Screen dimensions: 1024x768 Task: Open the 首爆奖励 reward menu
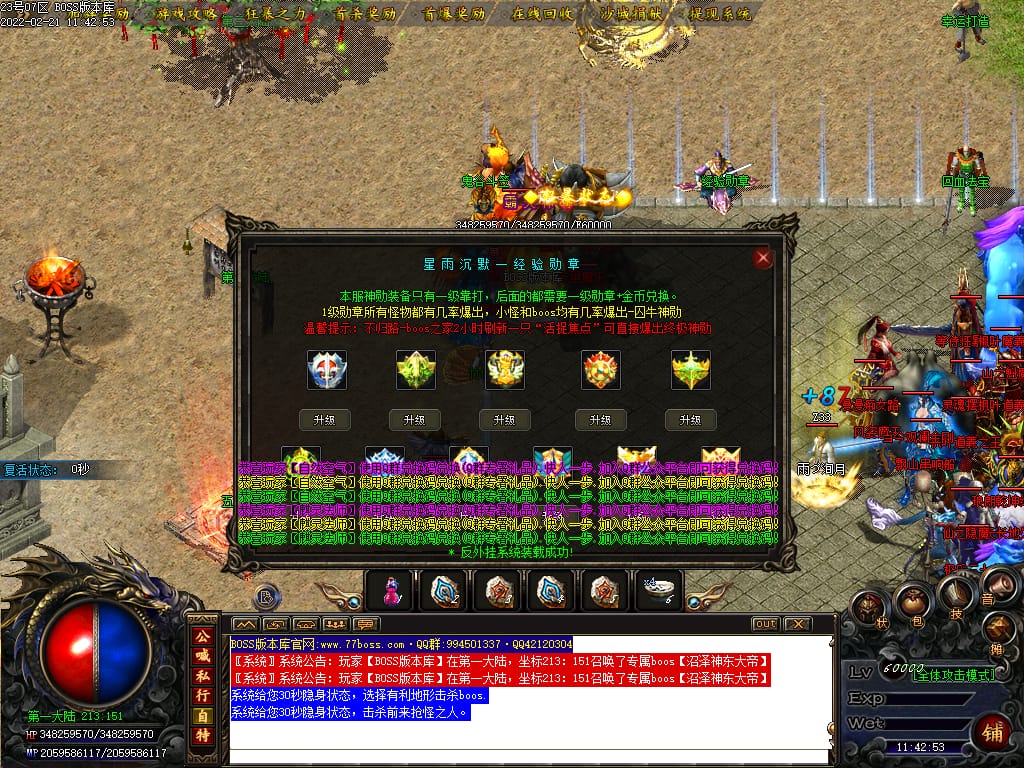pos(454,14)
